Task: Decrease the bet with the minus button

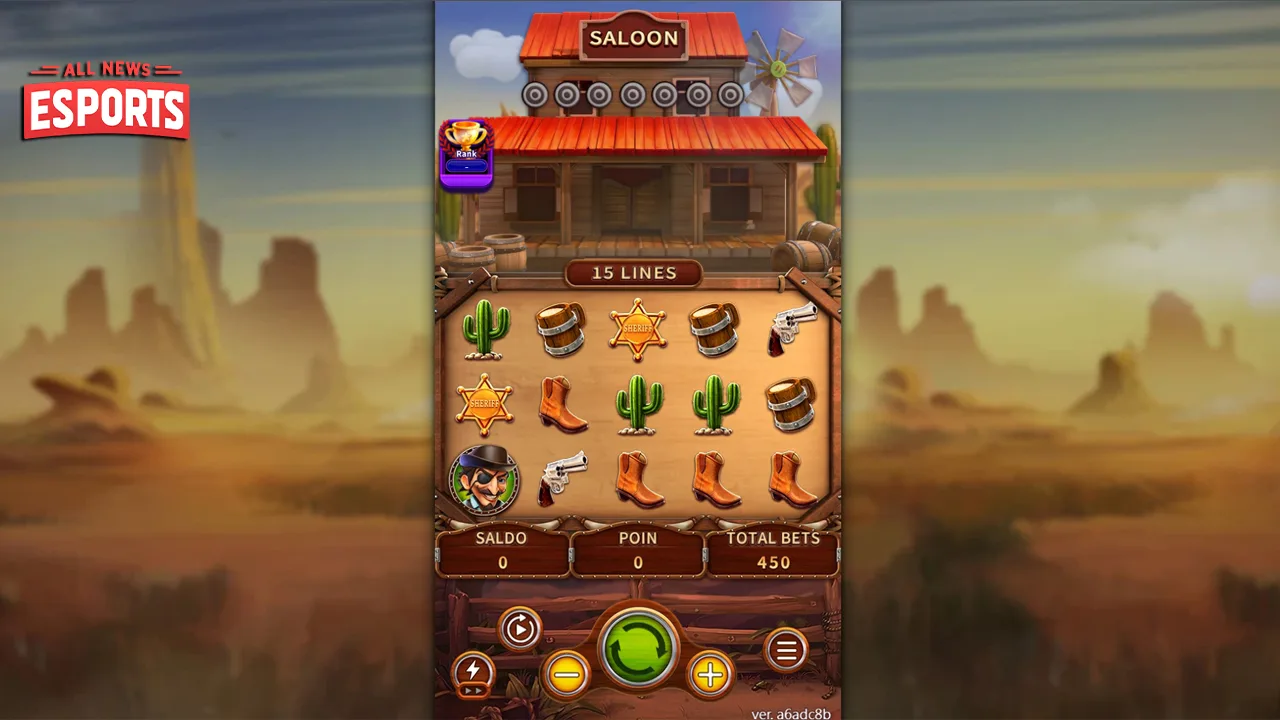Action: coord(567,675)
